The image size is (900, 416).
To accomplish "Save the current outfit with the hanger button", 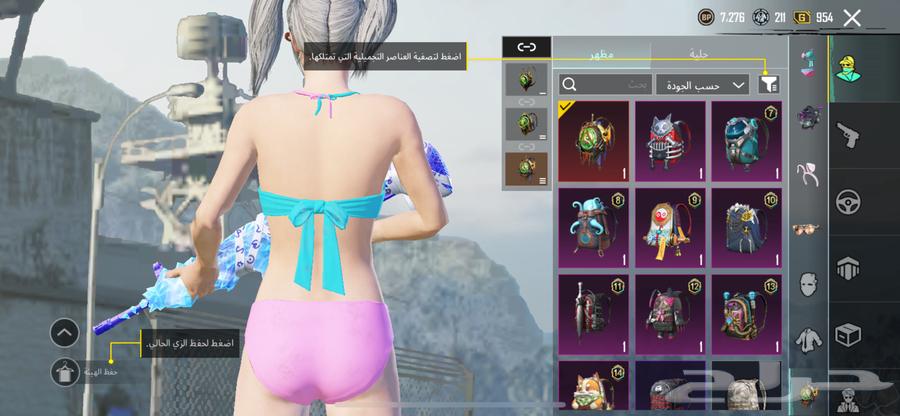I will click(64, 371).
